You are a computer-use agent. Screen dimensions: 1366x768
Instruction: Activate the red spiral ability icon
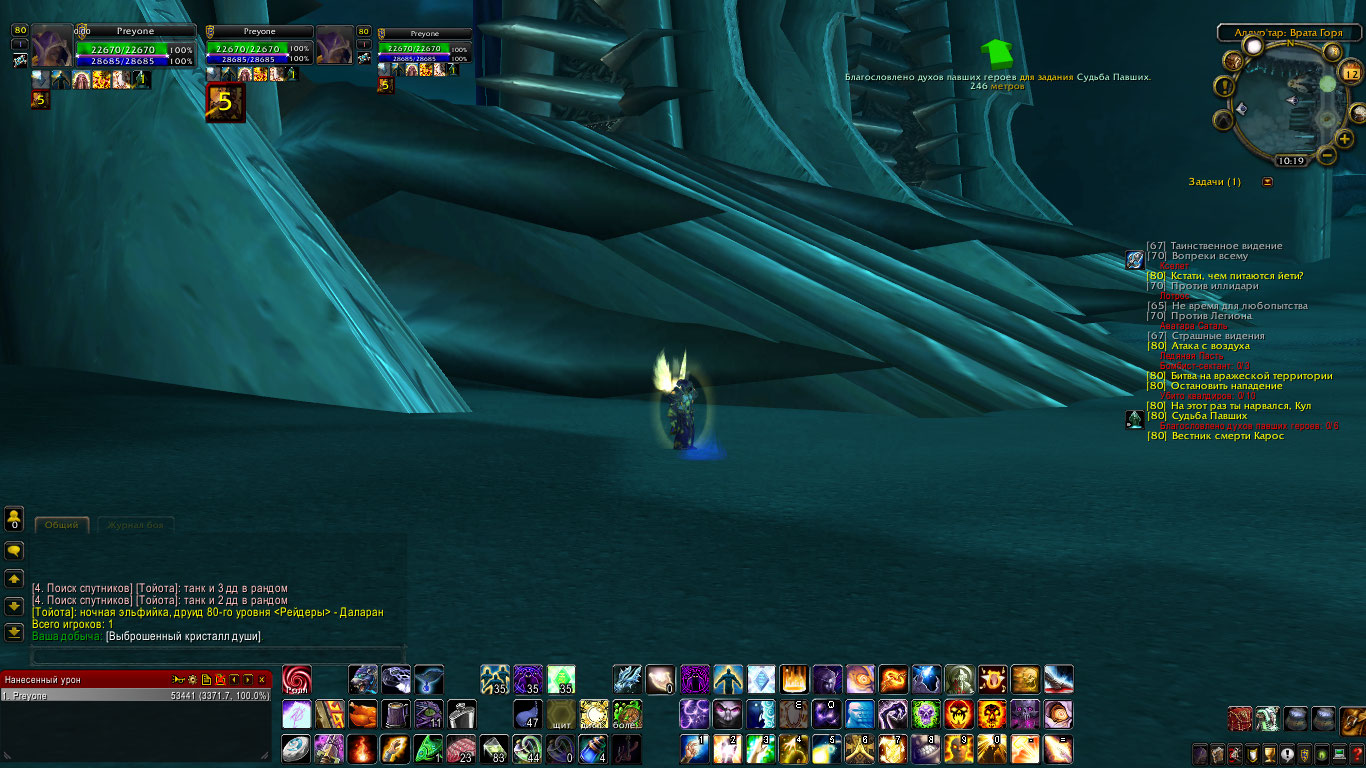(x=297, y=680)
